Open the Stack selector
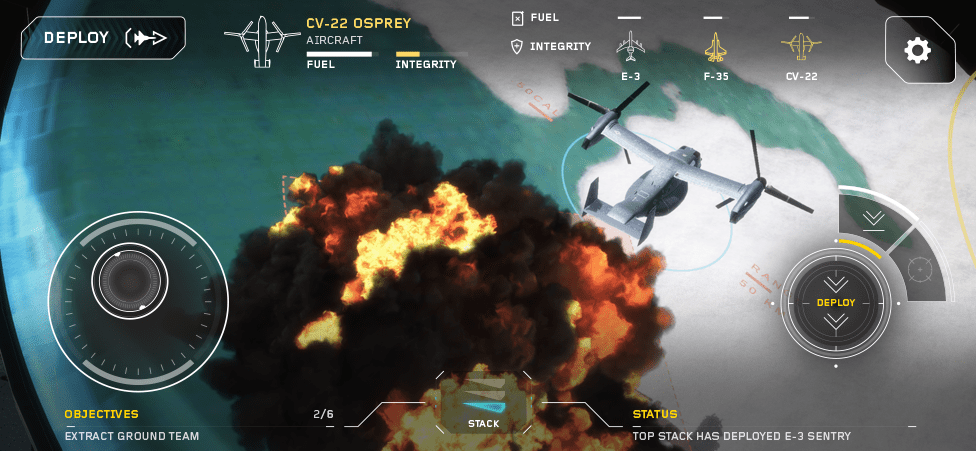This screenshot has height=451, width=976. (x=484, y=405)
